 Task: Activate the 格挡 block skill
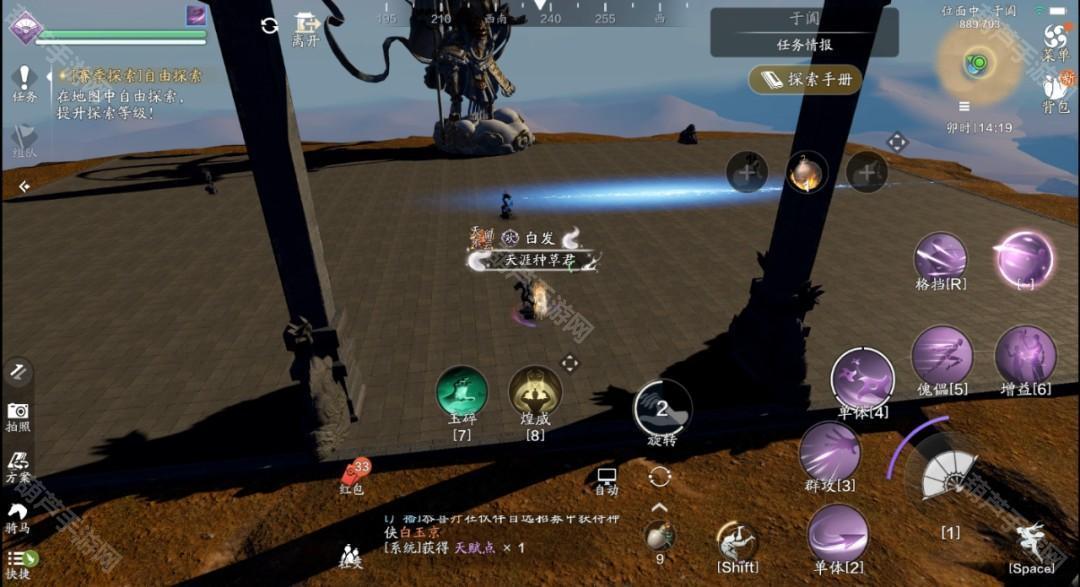(x=940, y=258)
